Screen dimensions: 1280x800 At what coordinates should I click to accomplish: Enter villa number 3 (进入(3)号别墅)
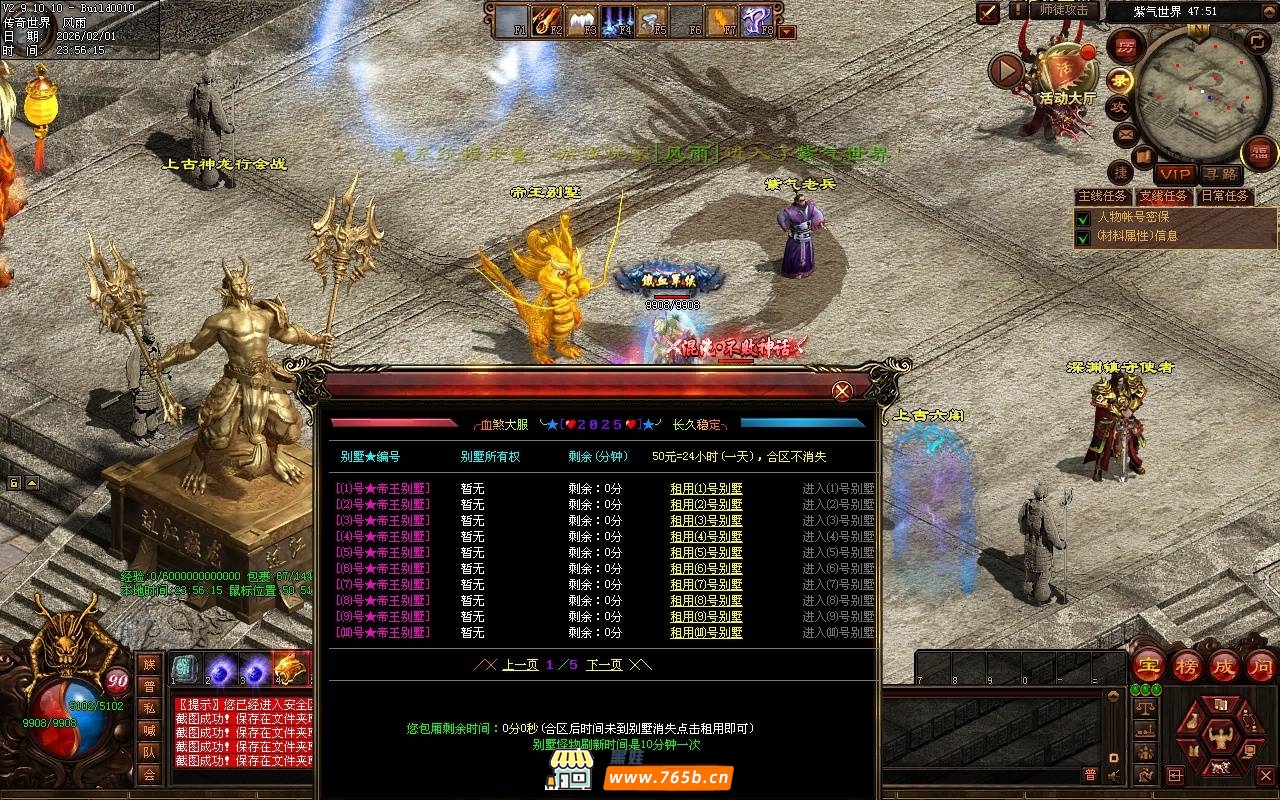(838, 521)
